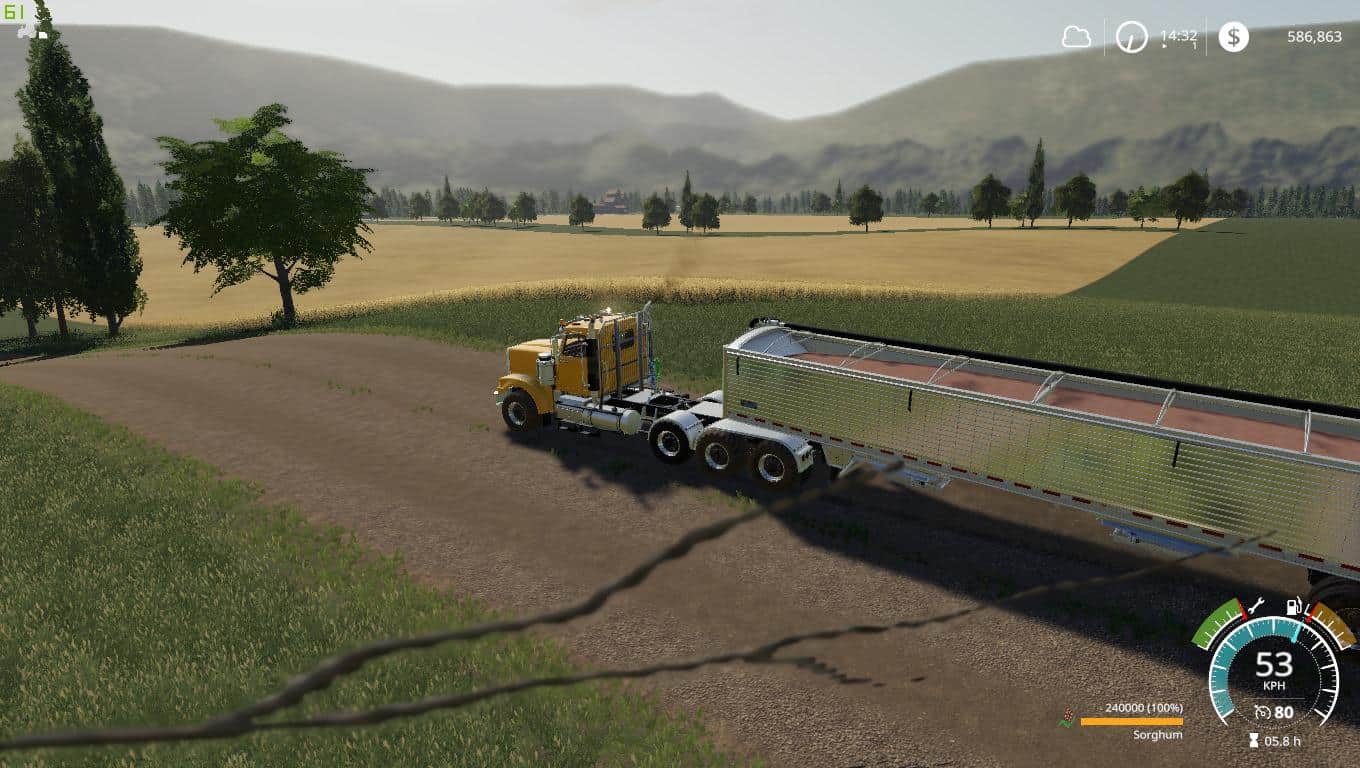Click the orange Sorghum fill level bar
Screen dimensions: 1360x768
tap(1132, 721)
